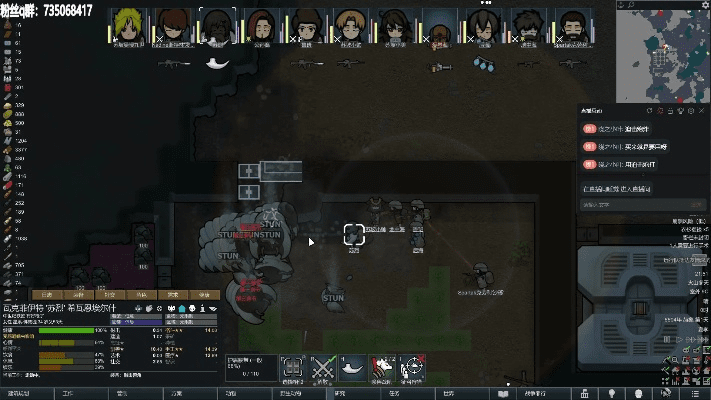Activate the crosshair targeting command
711x400 pixels.
click(x=411, y=369)
